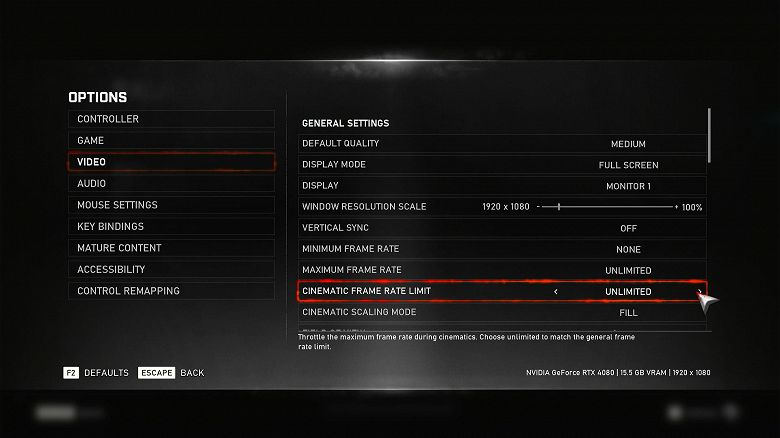780x438 pixels.
Task: Choose the Control Remapping category
Action: [x=171, y=291]
